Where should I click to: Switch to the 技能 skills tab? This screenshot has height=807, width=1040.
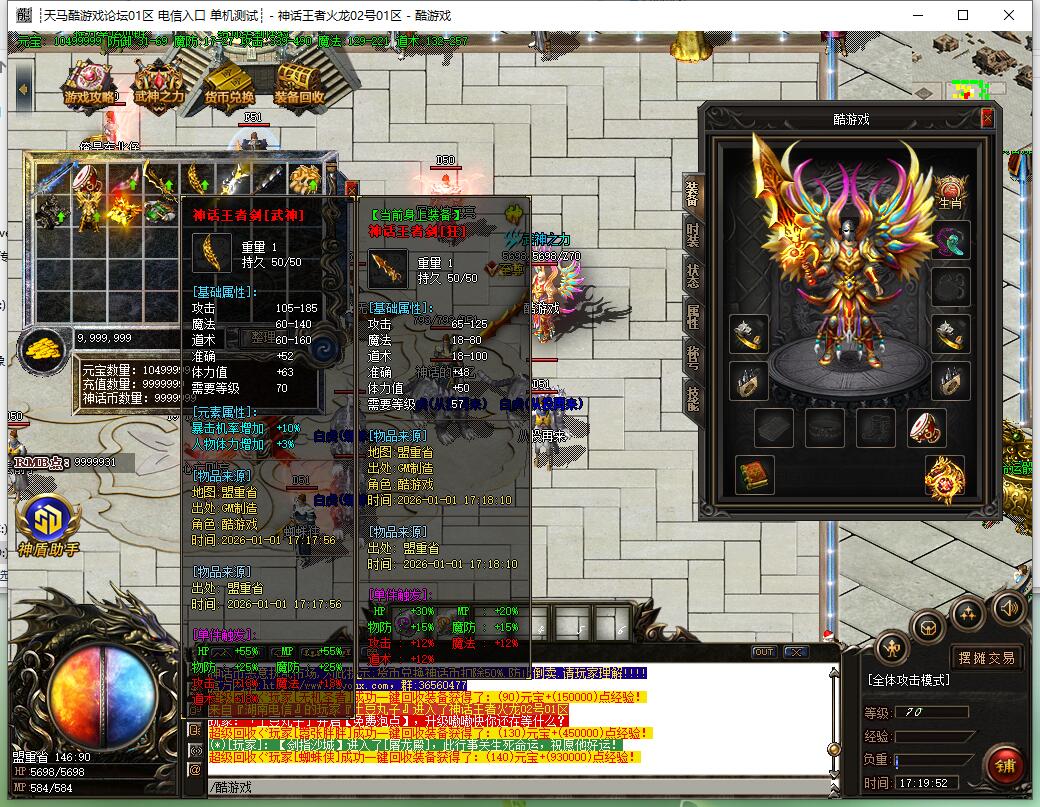692,399
